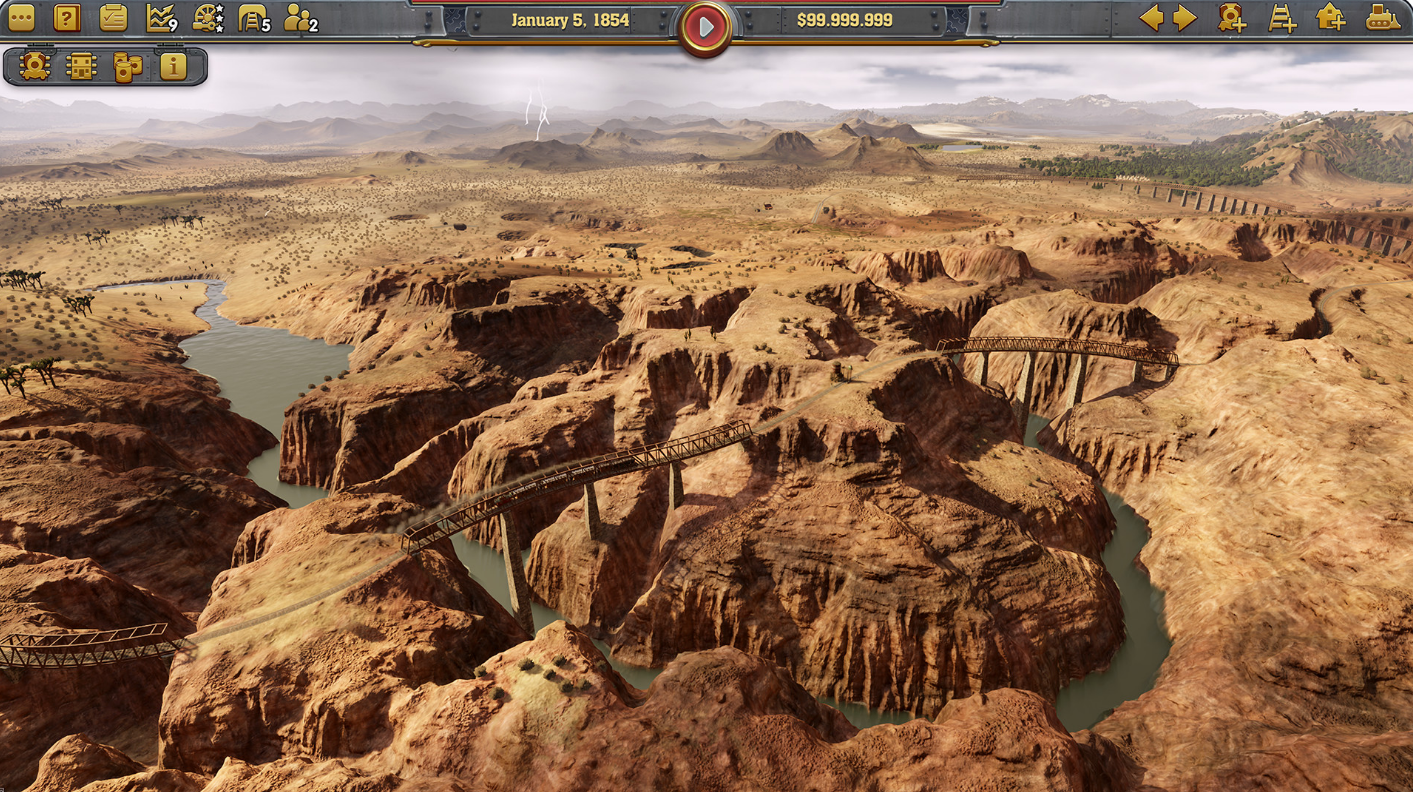This screenshot has height=792, width=1413.
Task: Open the three-dots main menu
Action: 21,18
